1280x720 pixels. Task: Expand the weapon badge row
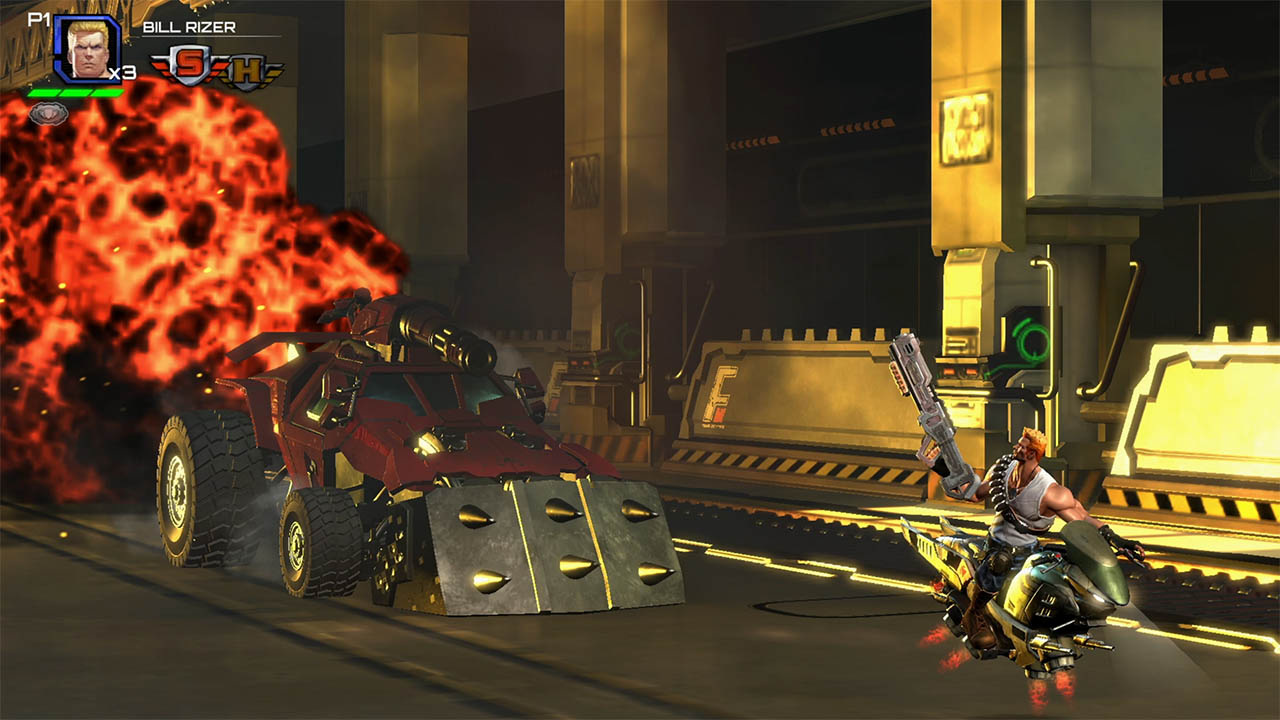click(x=218, y=66)
